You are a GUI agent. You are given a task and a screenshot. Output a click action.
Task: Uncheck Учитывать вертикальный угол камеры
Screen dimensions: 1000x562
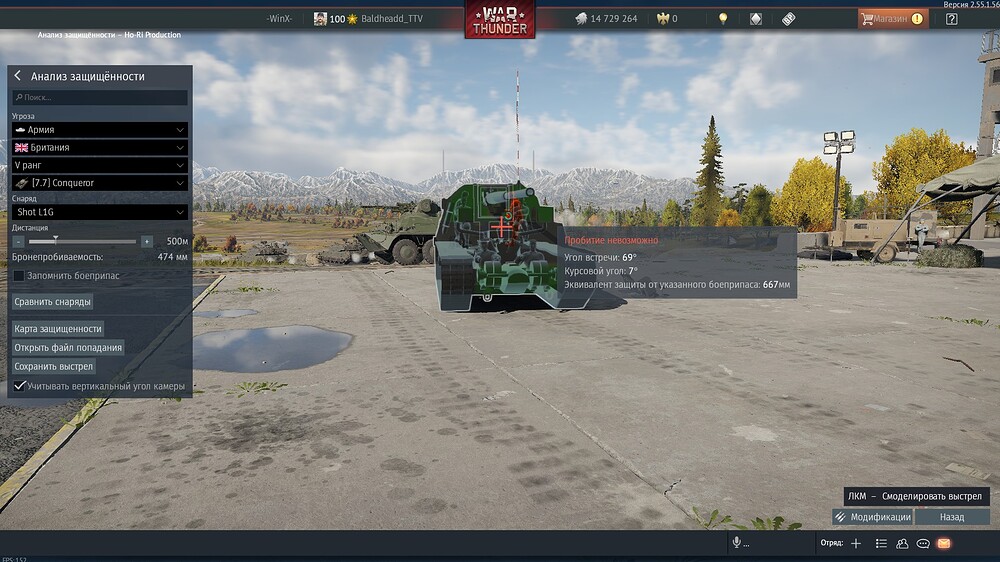tap(19, 386)
